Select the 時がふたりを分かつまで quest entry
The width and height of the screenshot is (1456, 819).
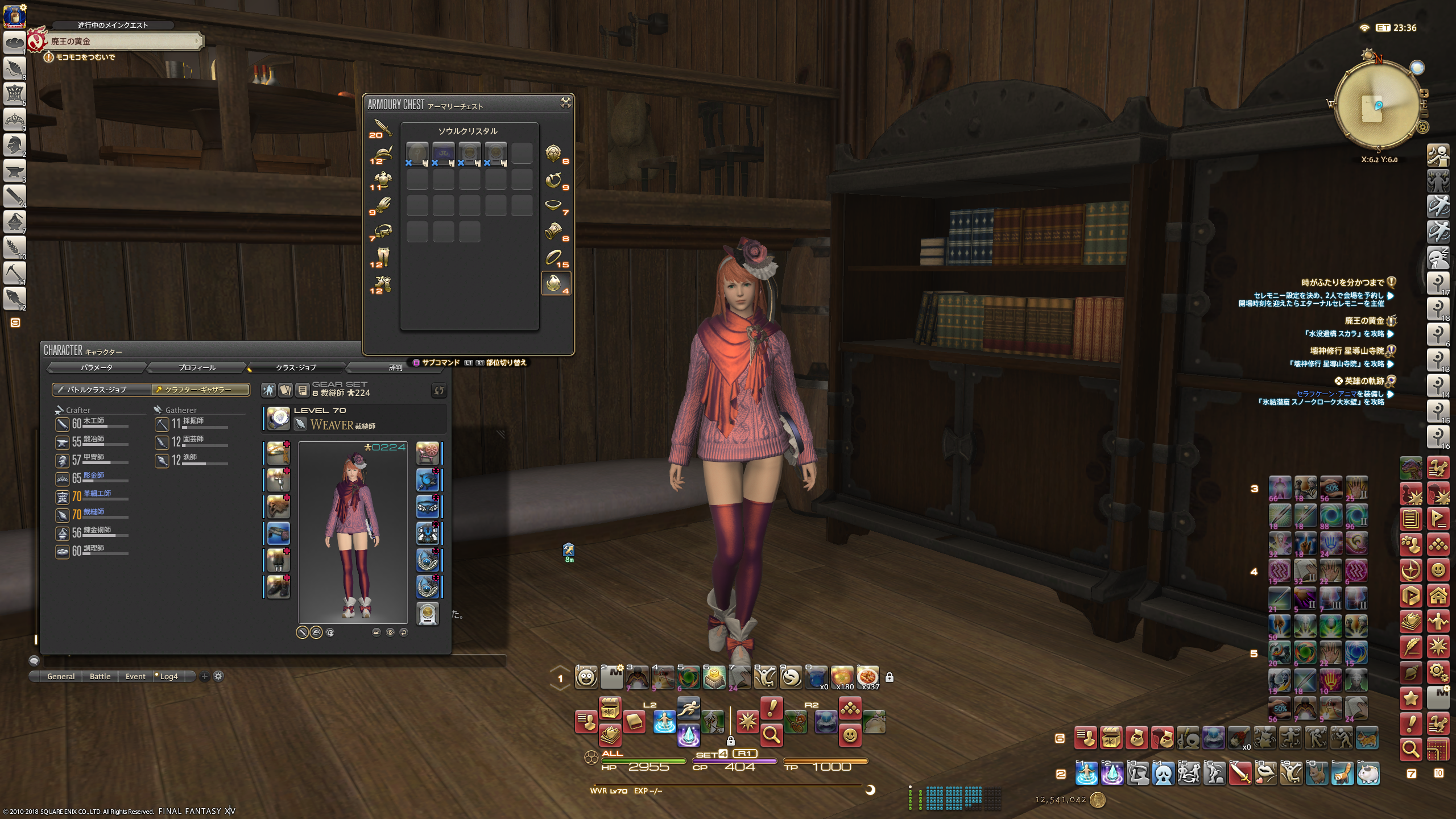(1343, 283)
